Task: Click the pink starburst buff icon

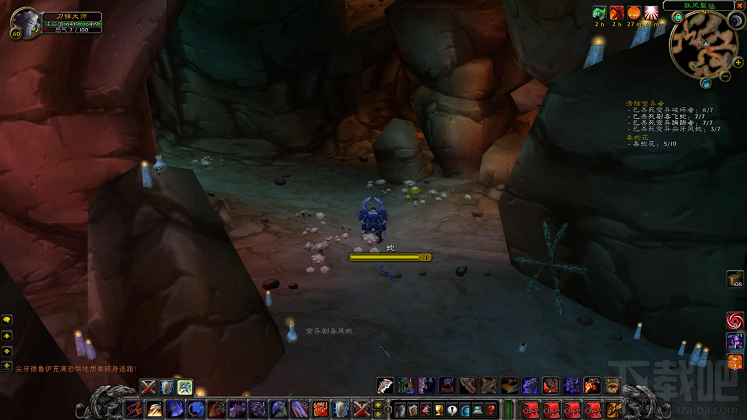Action: click(652, 13)
